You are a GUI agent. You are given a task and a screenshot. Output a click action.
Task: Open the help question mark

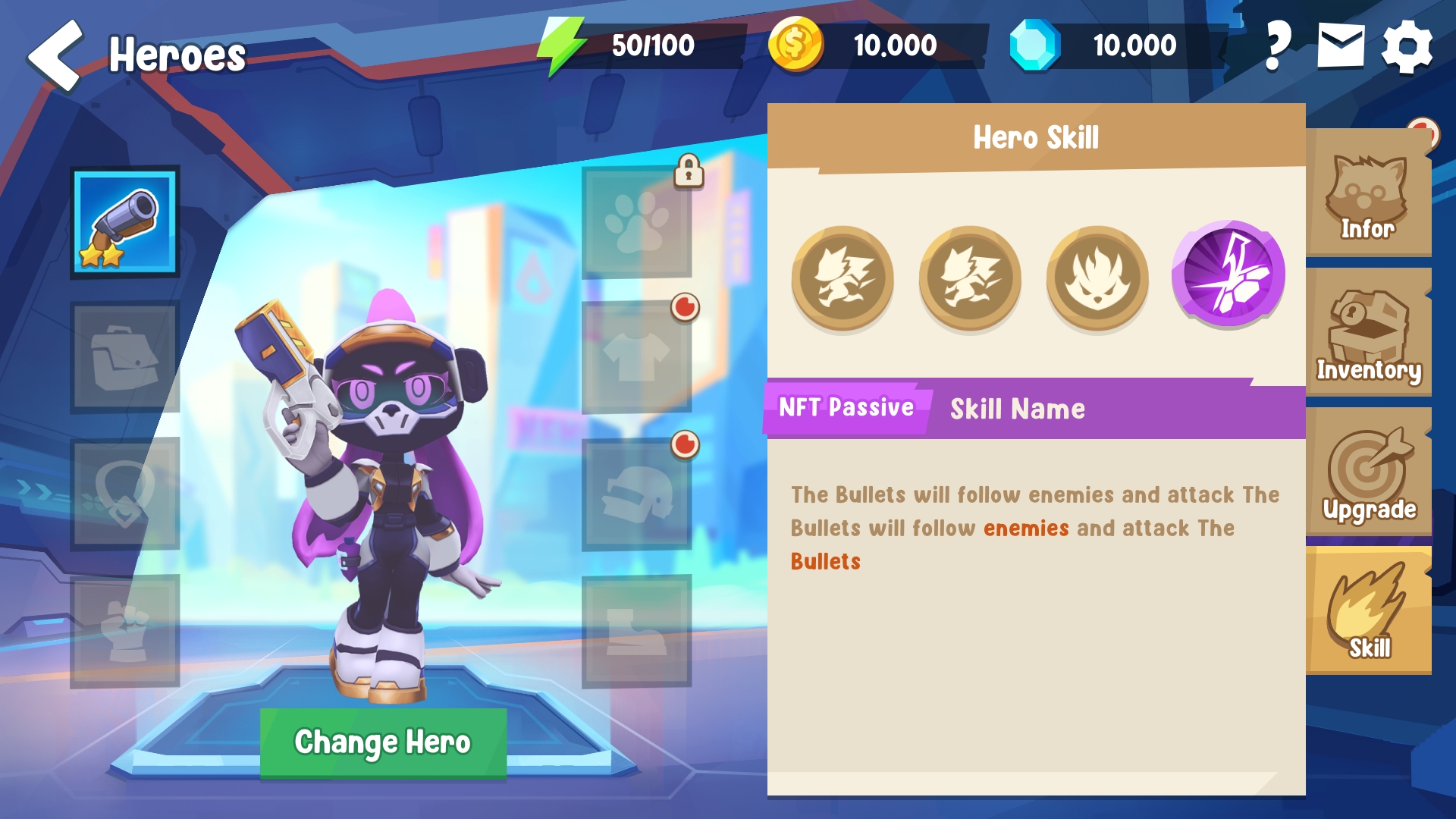1278,45
